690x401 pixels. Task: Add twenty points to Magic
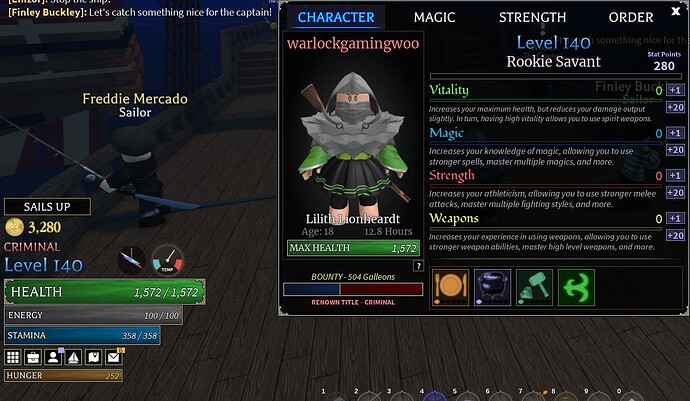coord(675,150)
